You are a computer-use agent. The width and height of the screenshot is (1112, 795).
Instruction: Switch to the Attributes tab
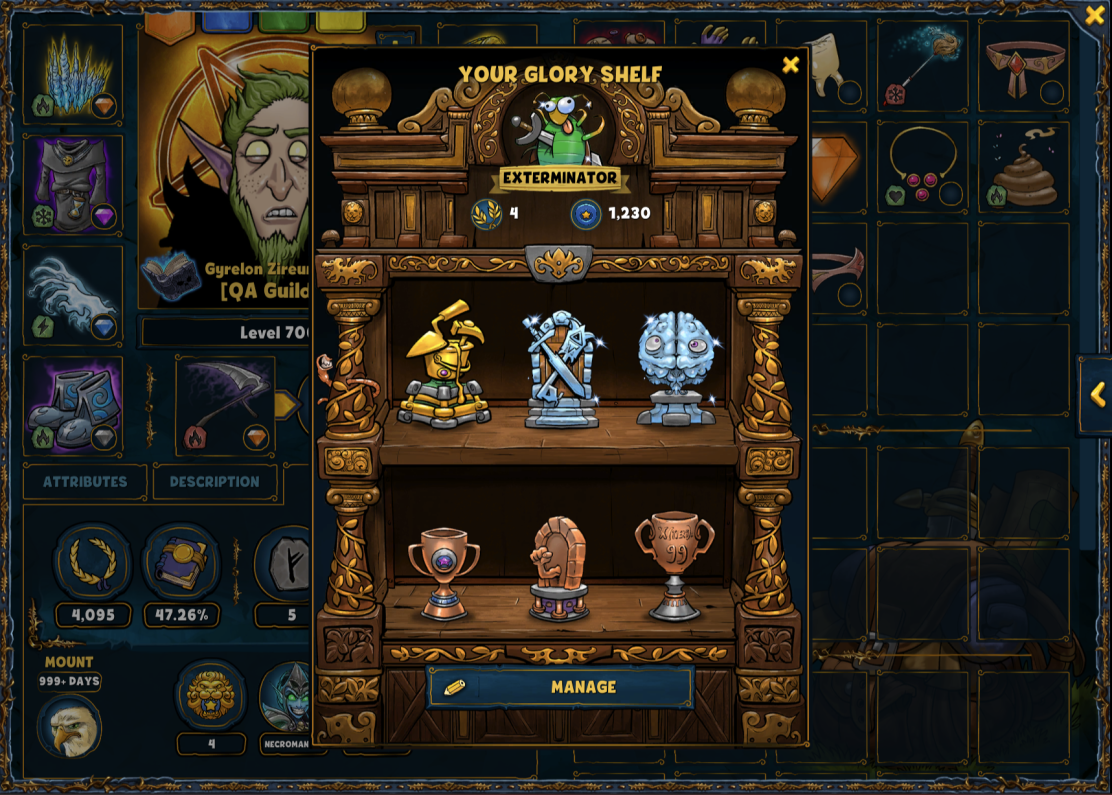[85, 482]
